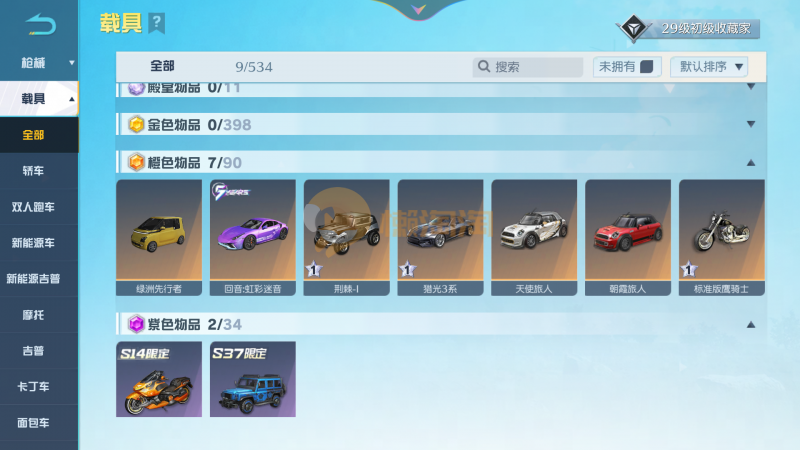Toggle the 未拥有 checkbox
Viewport: 800px width, 450px height.
pyautogui.click(x=646, y=67)
